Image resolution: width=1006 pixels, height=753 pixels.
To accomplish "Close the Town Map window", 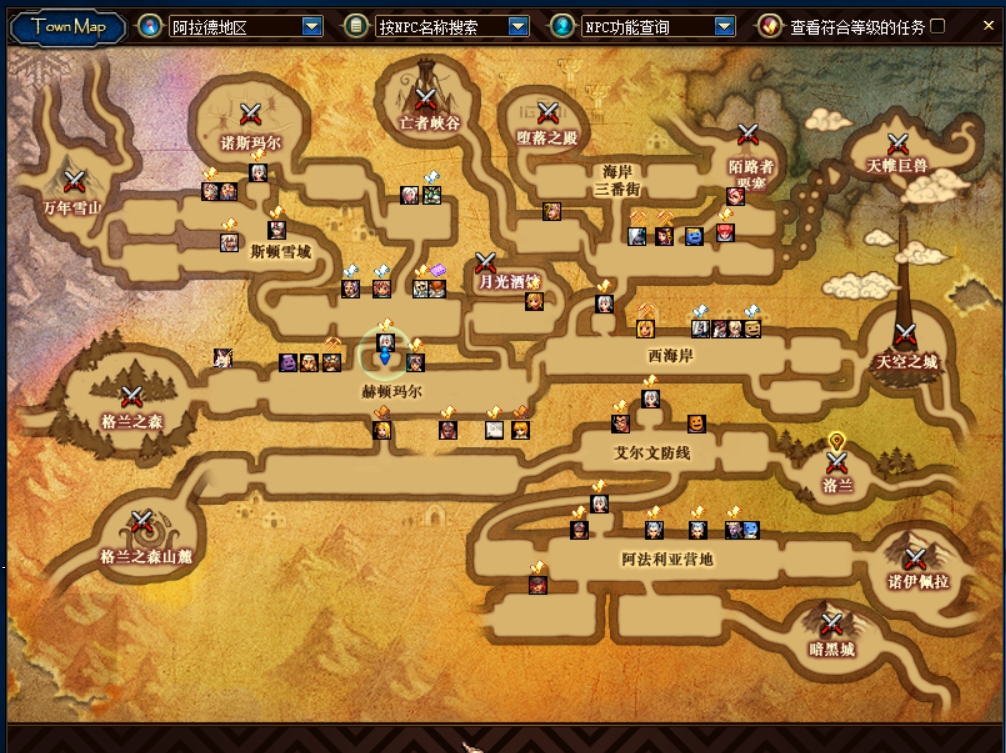I will point(988,26).
